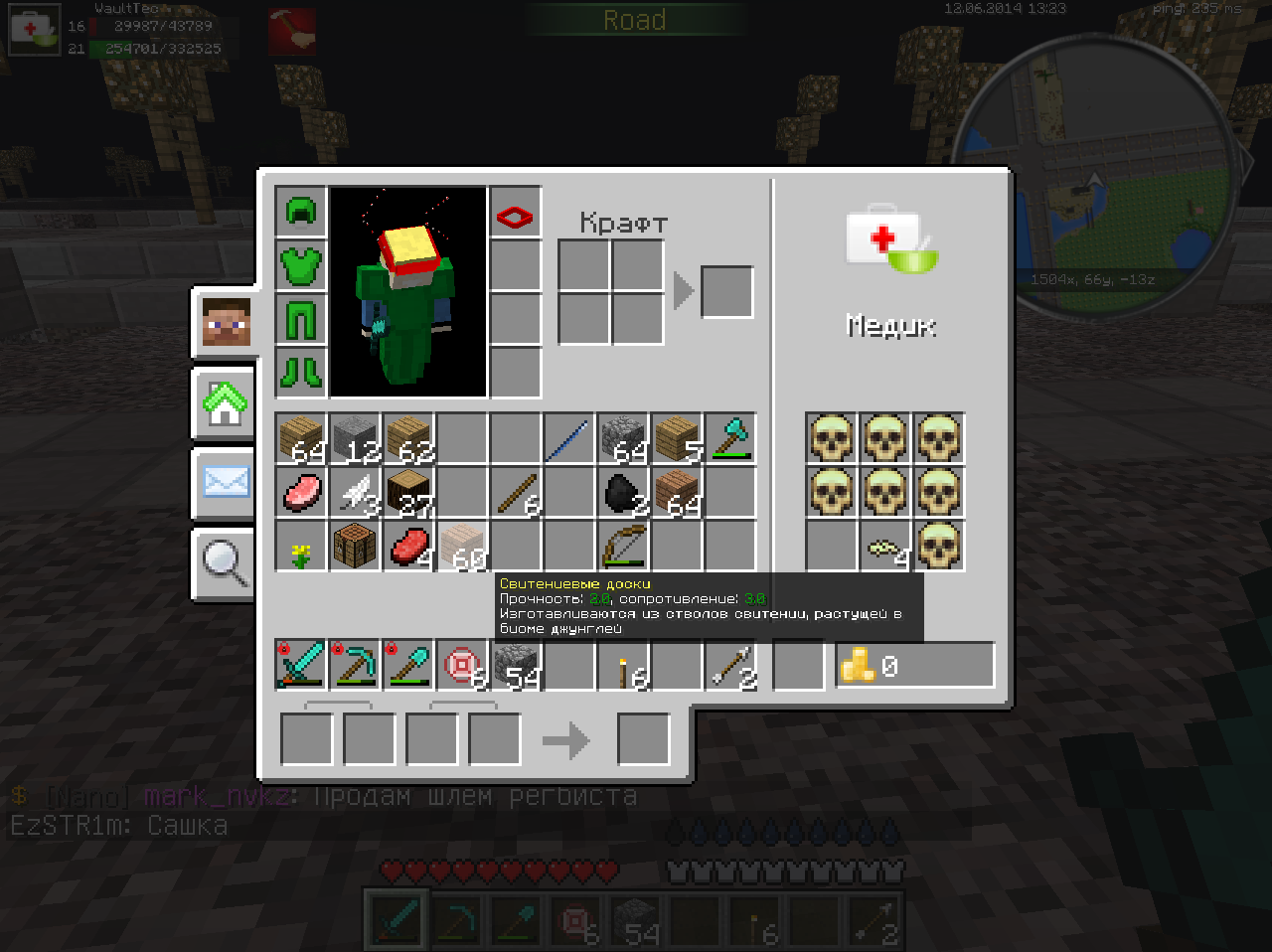Screen dimensions: 1272x952
Task: Pick up the diamond axe
Action: pyautogui.click(x=730, y=438)
